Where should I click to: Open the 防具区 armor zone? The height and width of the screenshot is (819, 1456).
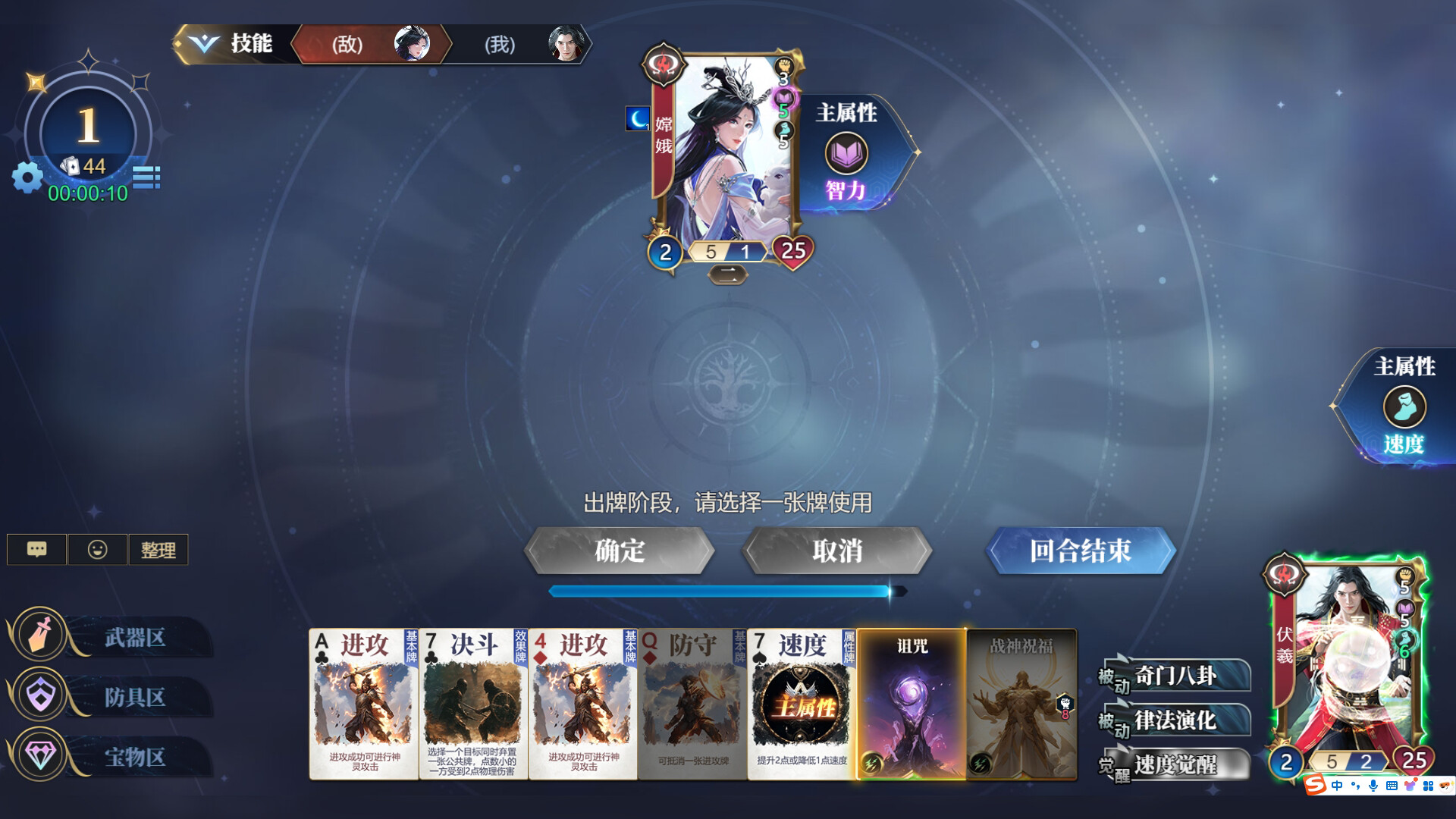click(x=114, y=697)
